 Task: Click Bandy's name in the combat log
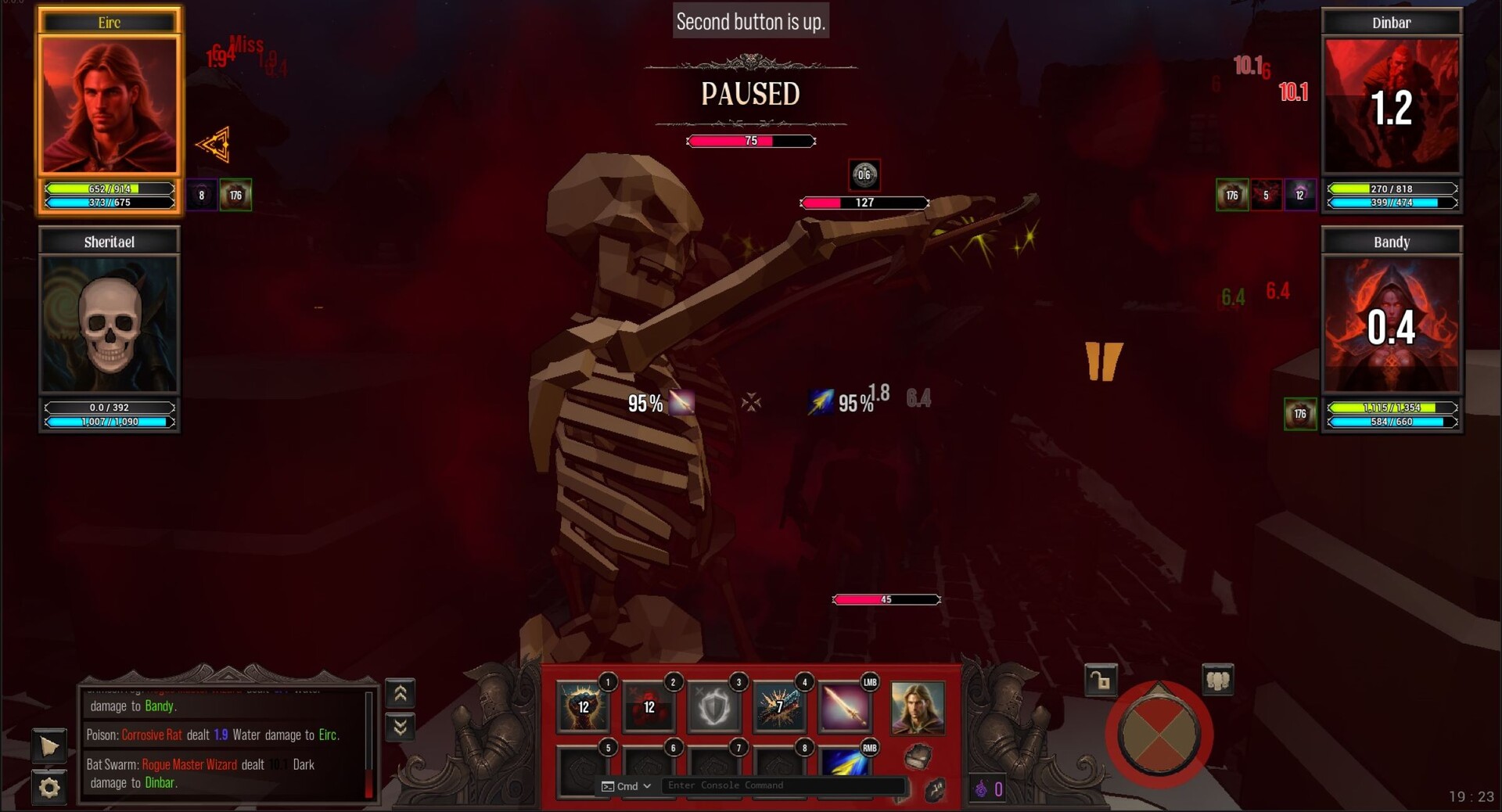[160, 706]
